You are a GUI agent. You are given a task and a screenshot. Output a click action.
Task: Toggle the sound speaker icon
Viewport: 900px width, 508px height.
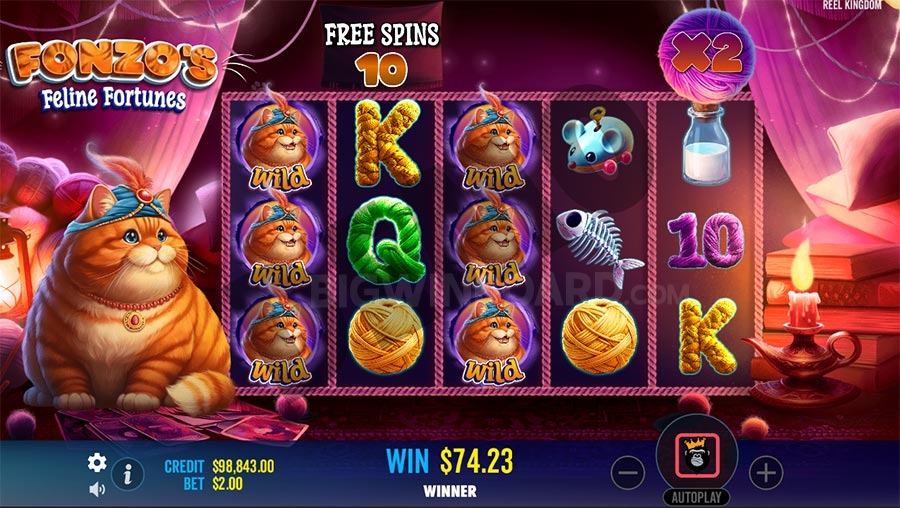[97, 489]
